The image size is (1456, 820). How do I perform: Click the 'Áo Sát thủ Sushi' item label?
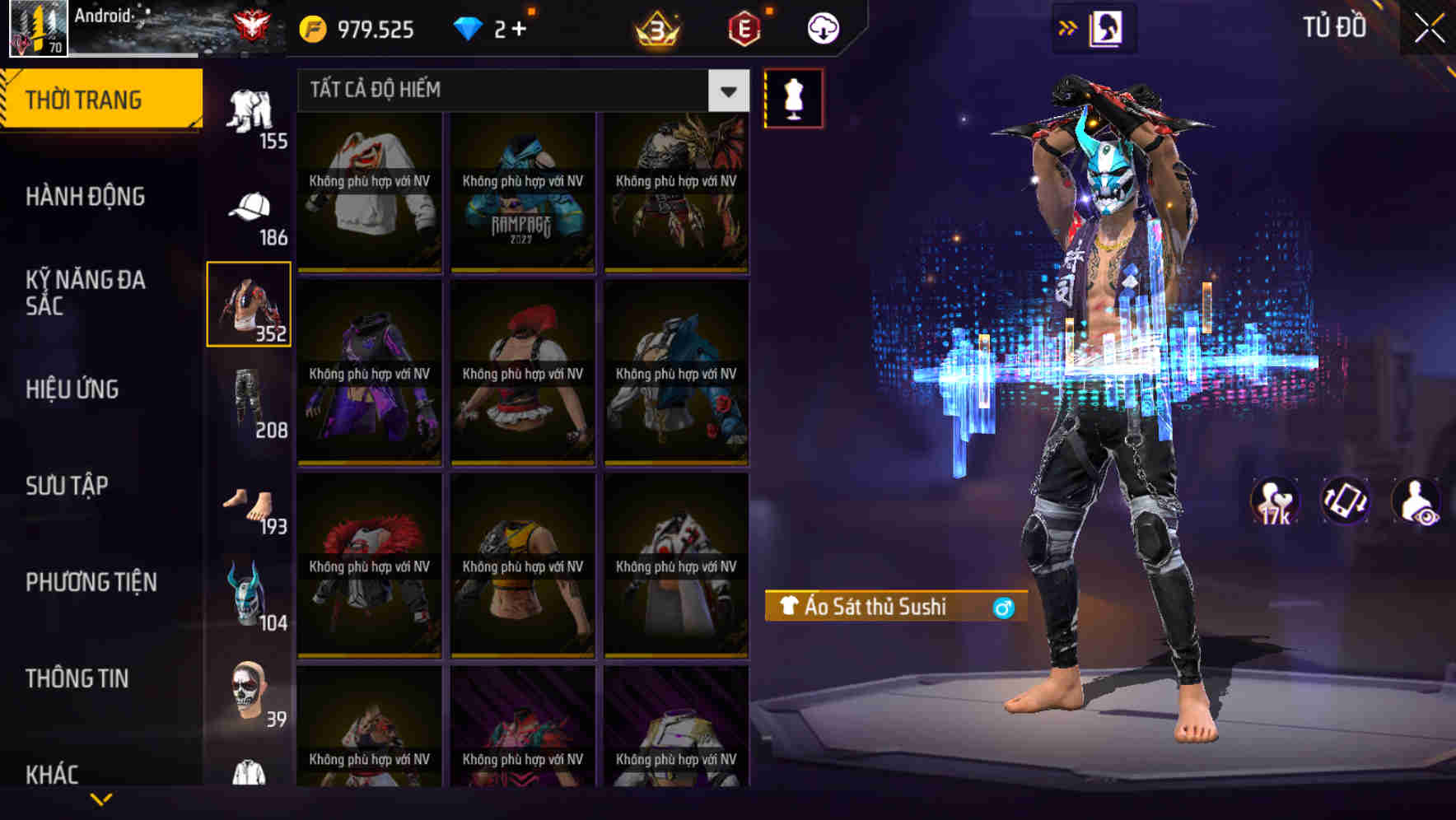pyautogui.click(x=894, y=606)
